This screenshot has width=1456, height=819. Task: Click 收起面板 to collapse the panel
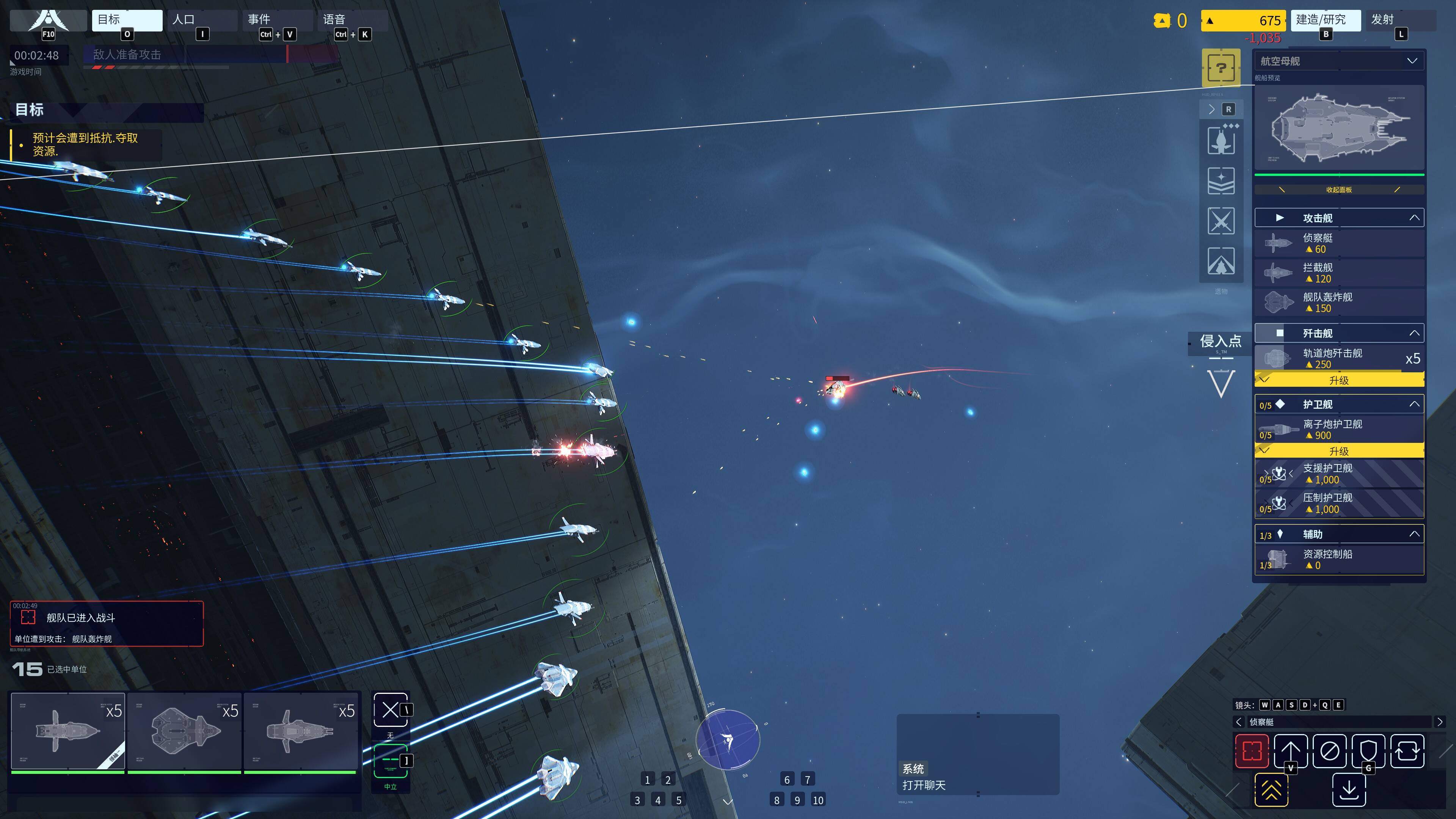(1338, 190)
